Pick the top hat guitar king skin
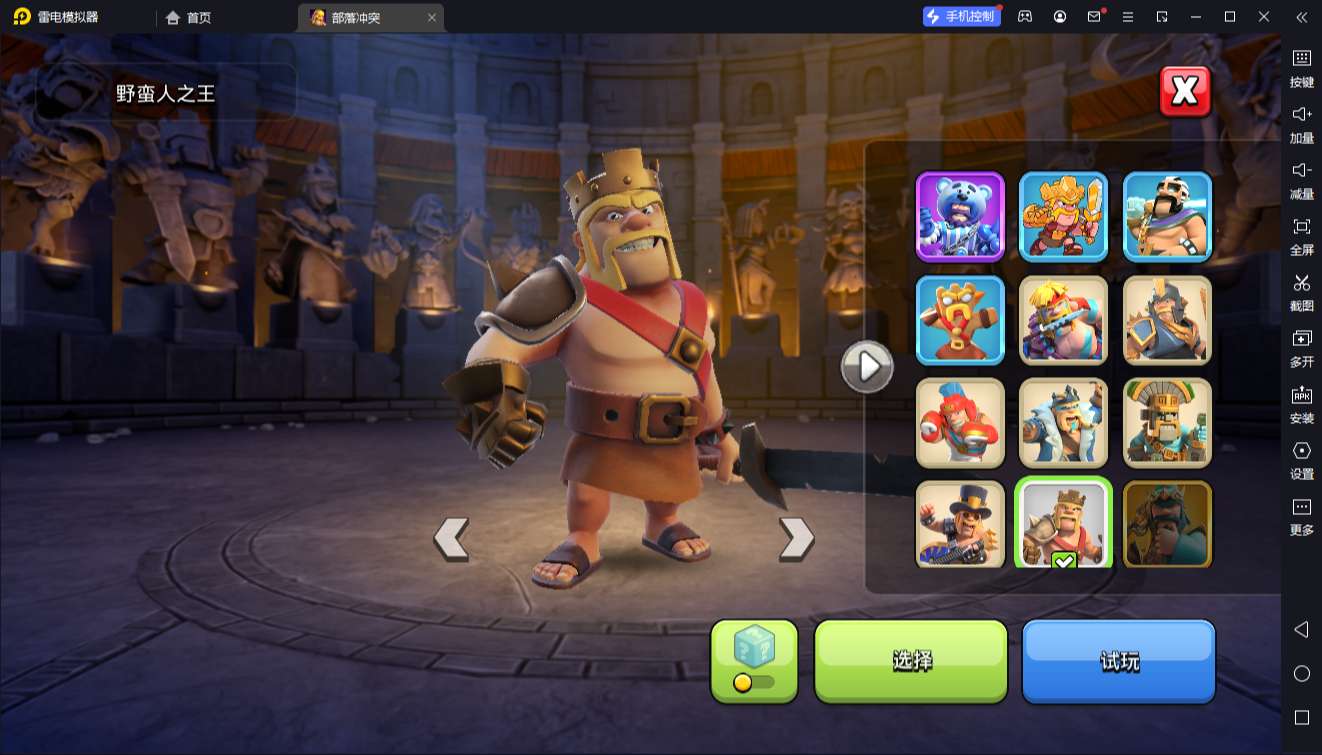Screen dimensions: 1322x755 tap(960, 524)
